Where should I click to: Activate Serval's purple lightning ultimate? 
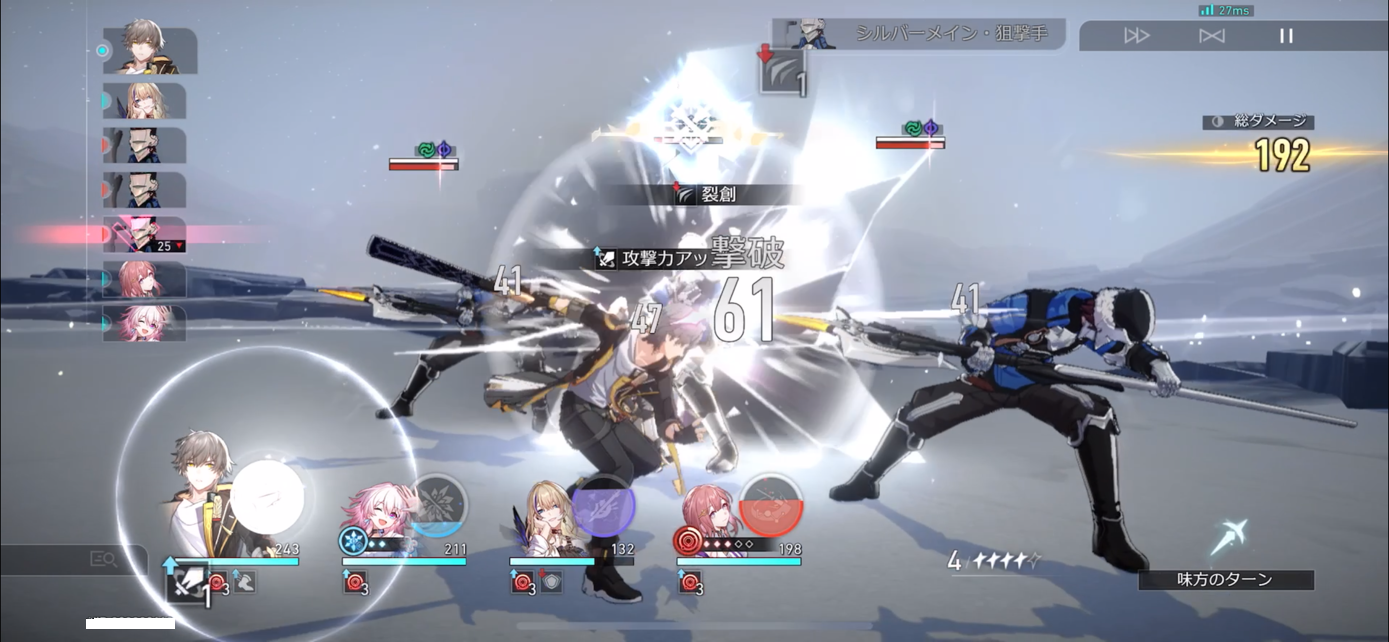tap(603, 506)
